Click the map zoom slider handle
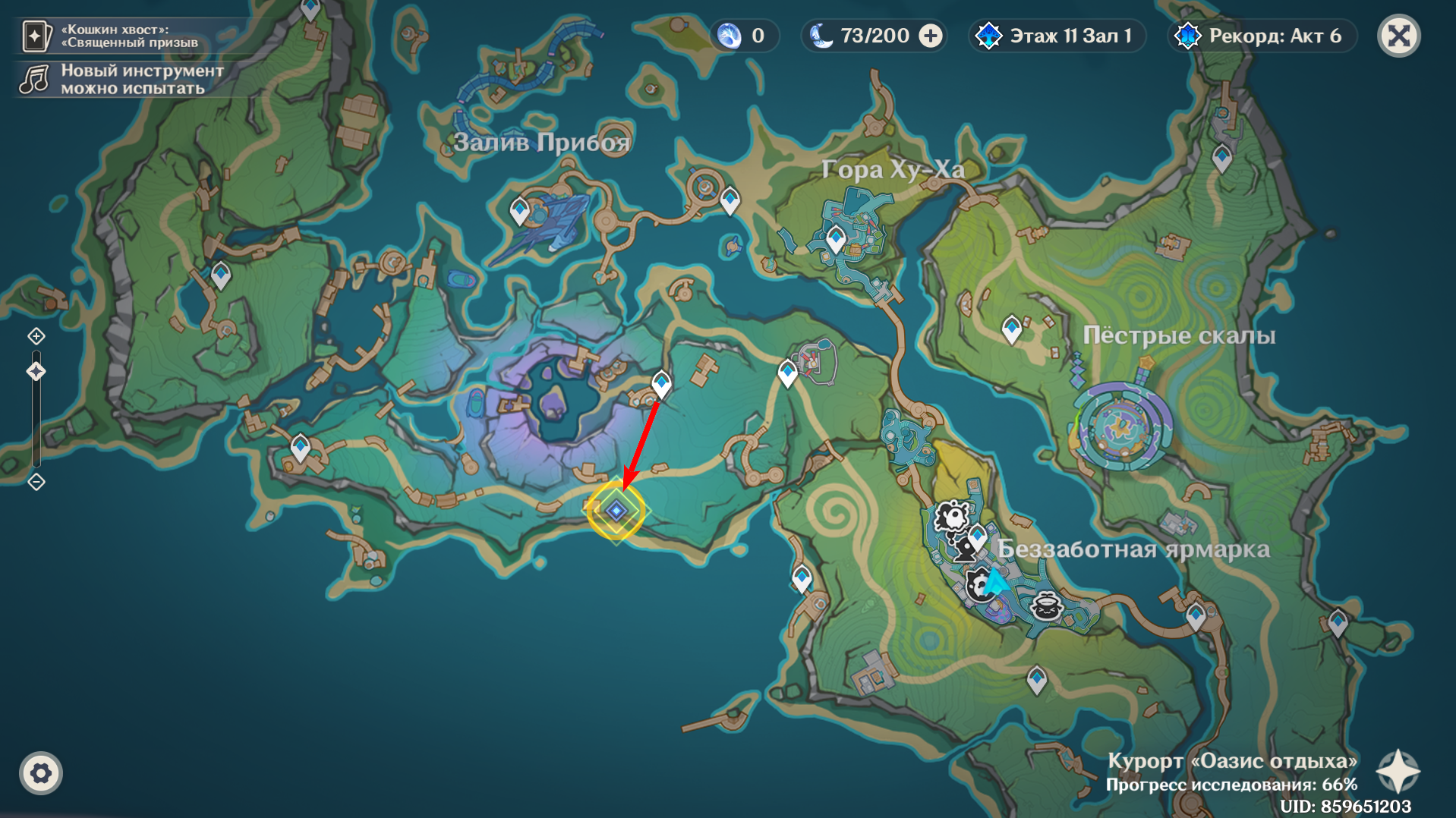 pos(36,371)
